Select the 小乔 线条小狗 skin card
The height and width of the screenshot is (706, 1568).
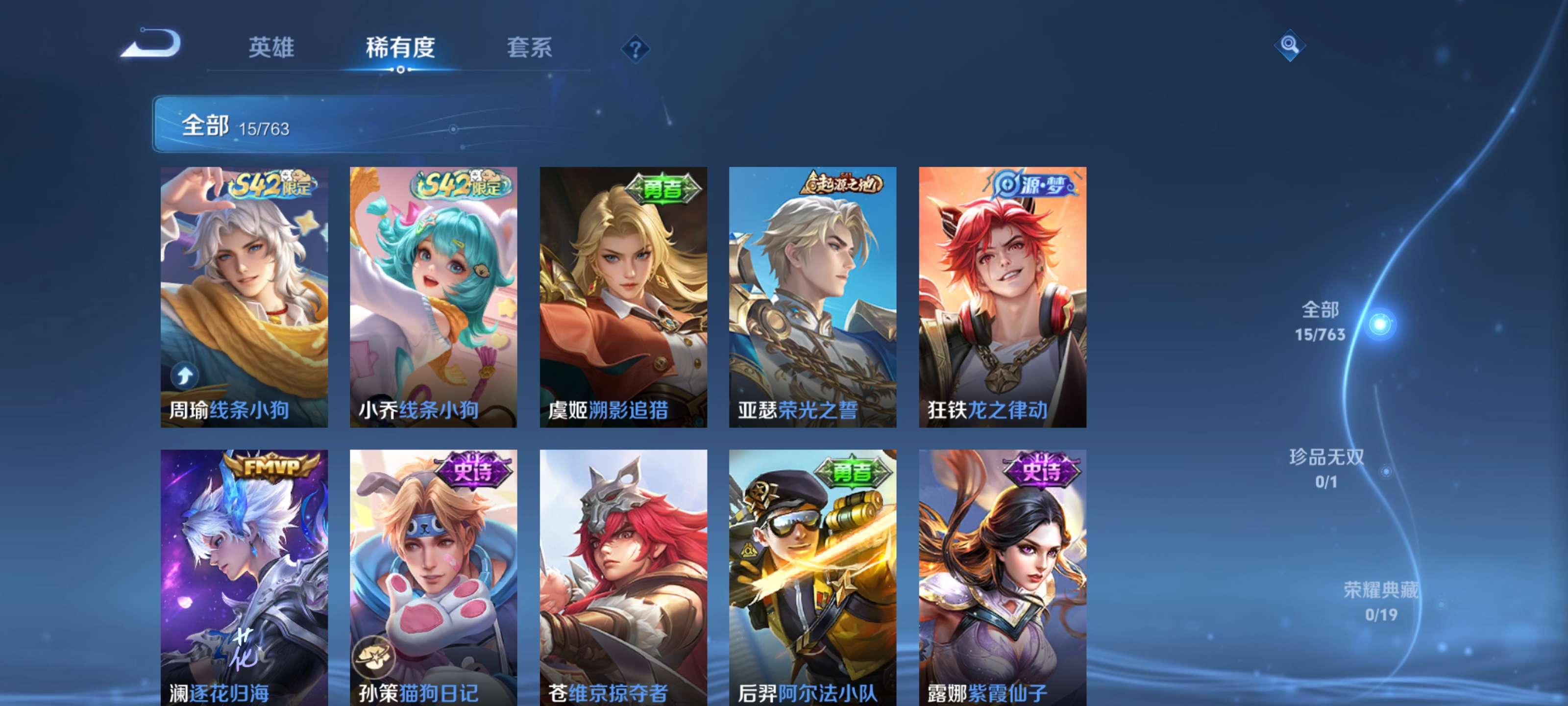click(433, 297)
